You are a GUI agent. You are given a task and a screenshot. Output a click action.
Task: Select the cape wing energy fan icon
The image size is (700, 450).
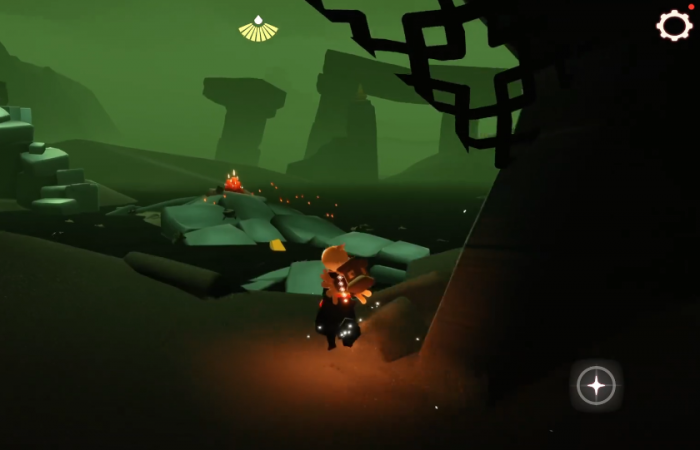pos(258,30)
